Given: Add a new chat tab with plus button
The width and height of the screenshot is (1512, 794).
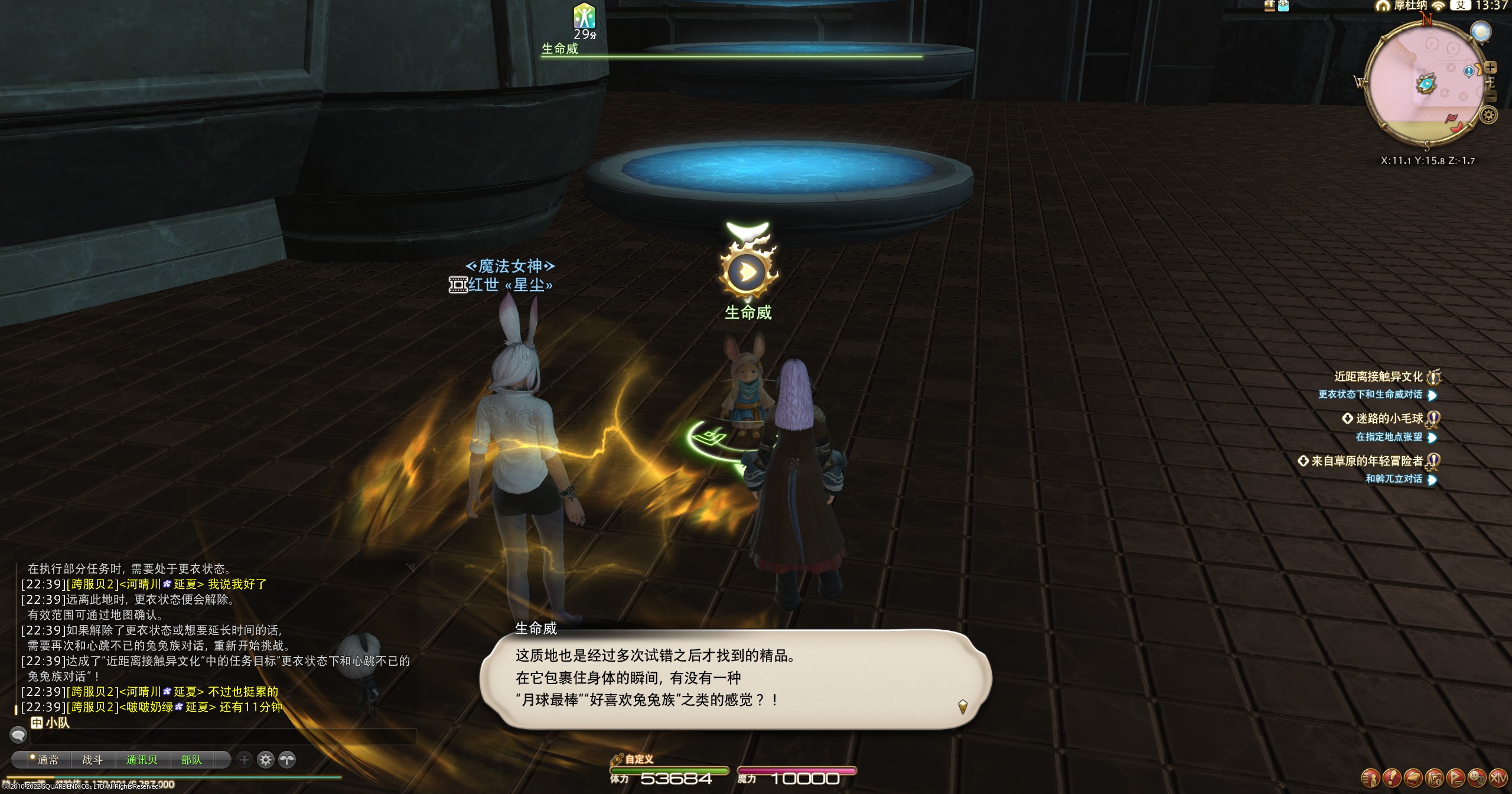Looking at the screenshot, I should click(245, 760).
